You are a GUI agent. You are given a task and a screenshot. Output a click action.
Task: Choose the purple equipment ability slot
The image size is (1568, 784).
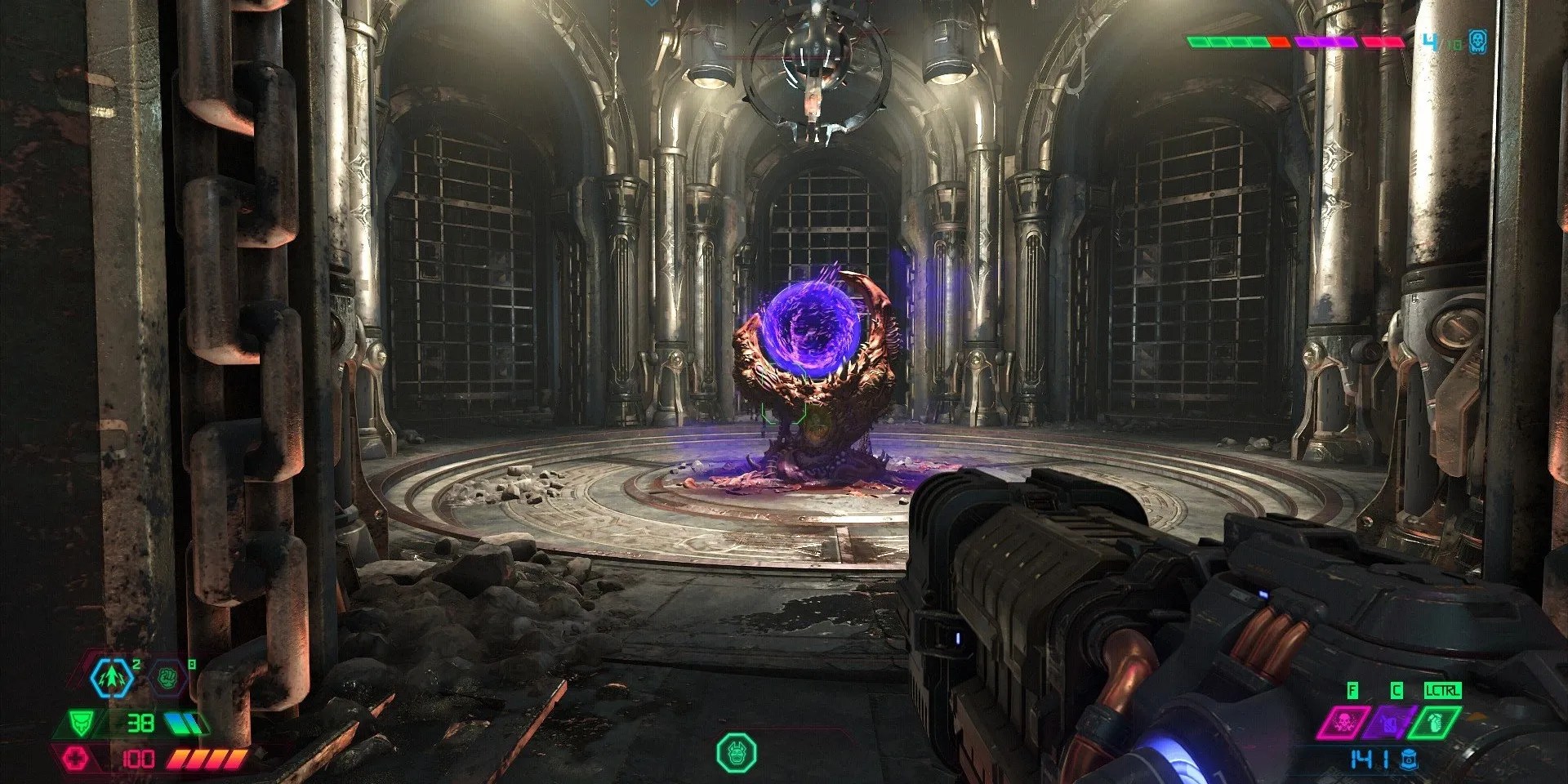pyautogui.click(x=1388, y=722)
